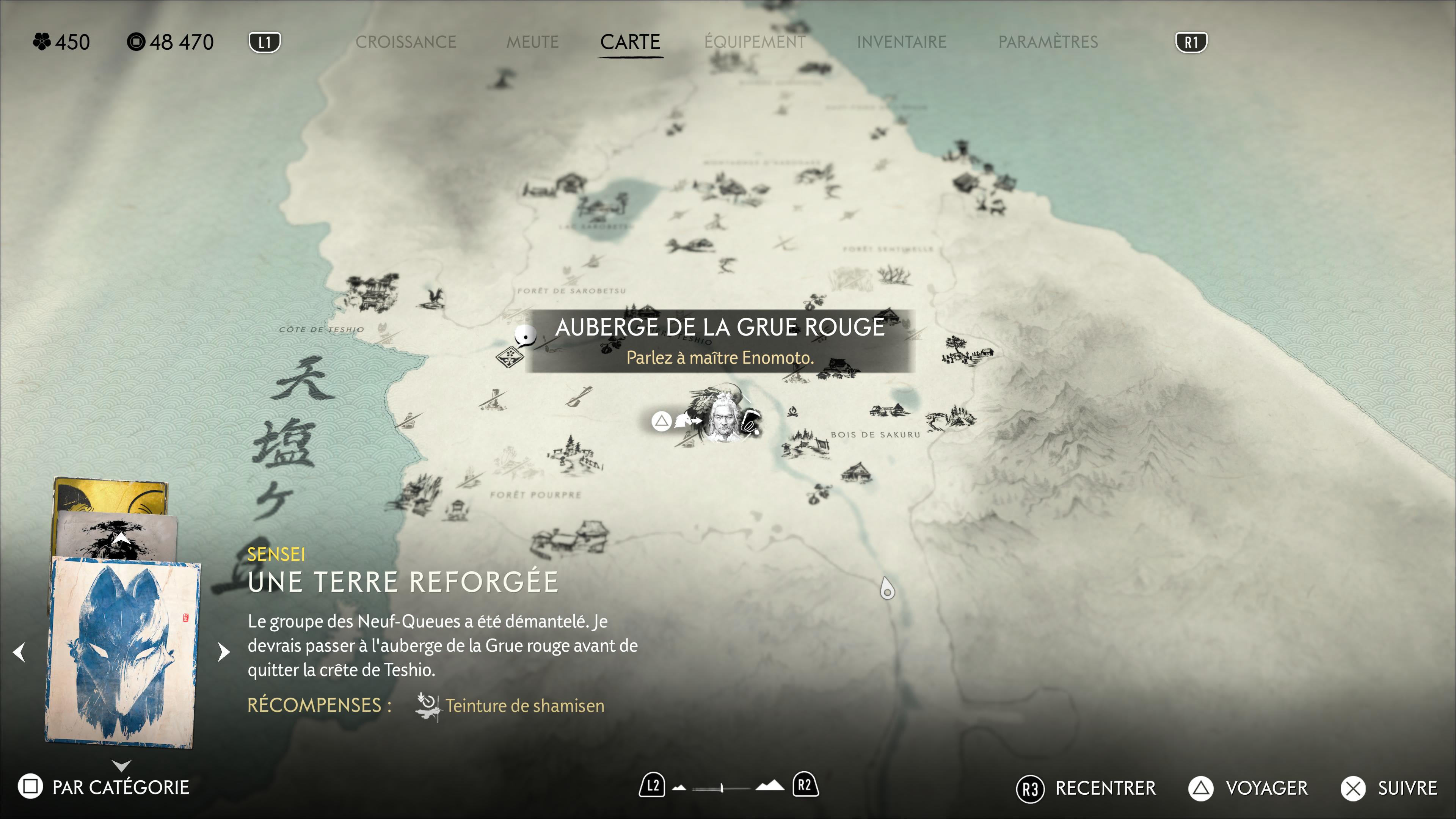
Task: Open the Inventaire tab
Action: coord(902,42)
